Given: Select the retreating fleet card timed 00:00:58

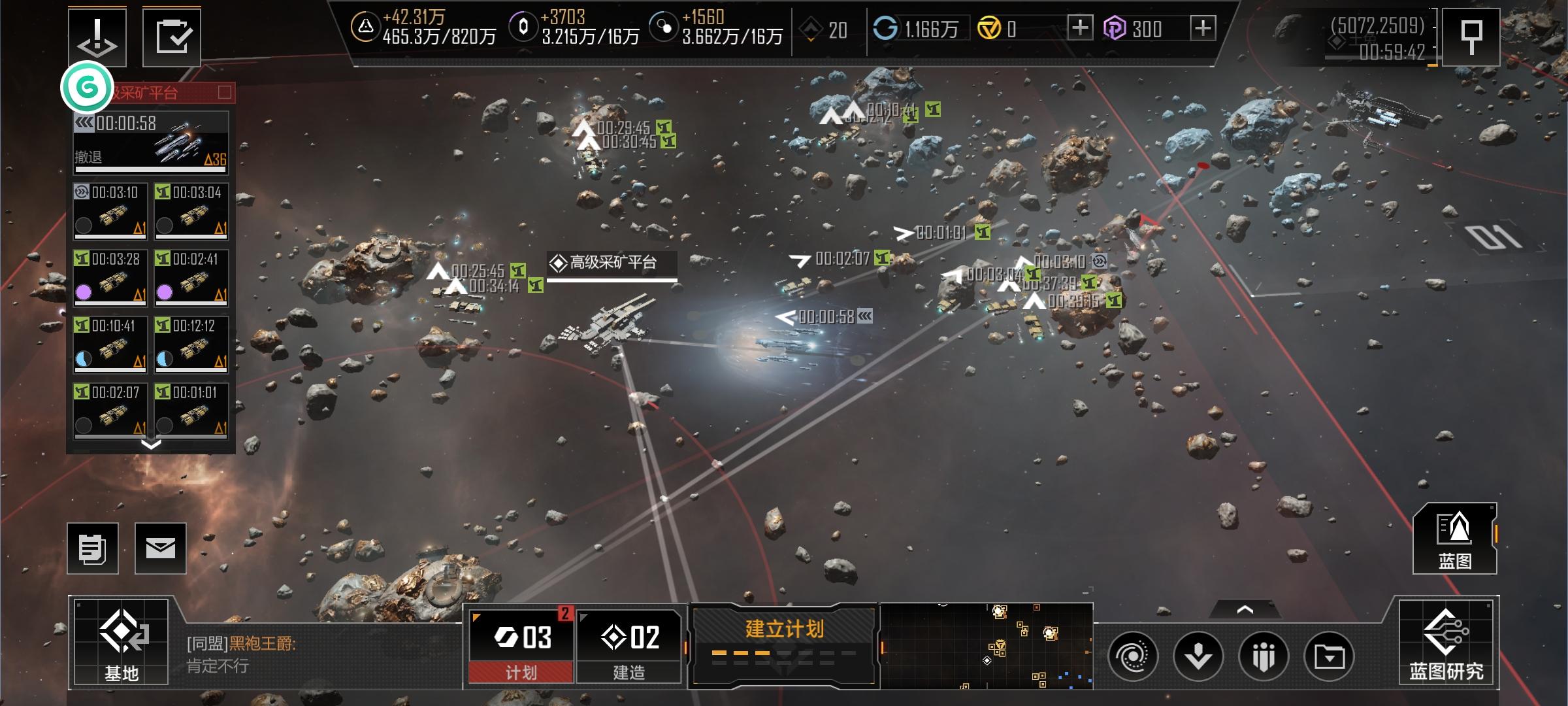Looking at the screenshot, I should 151,143.
